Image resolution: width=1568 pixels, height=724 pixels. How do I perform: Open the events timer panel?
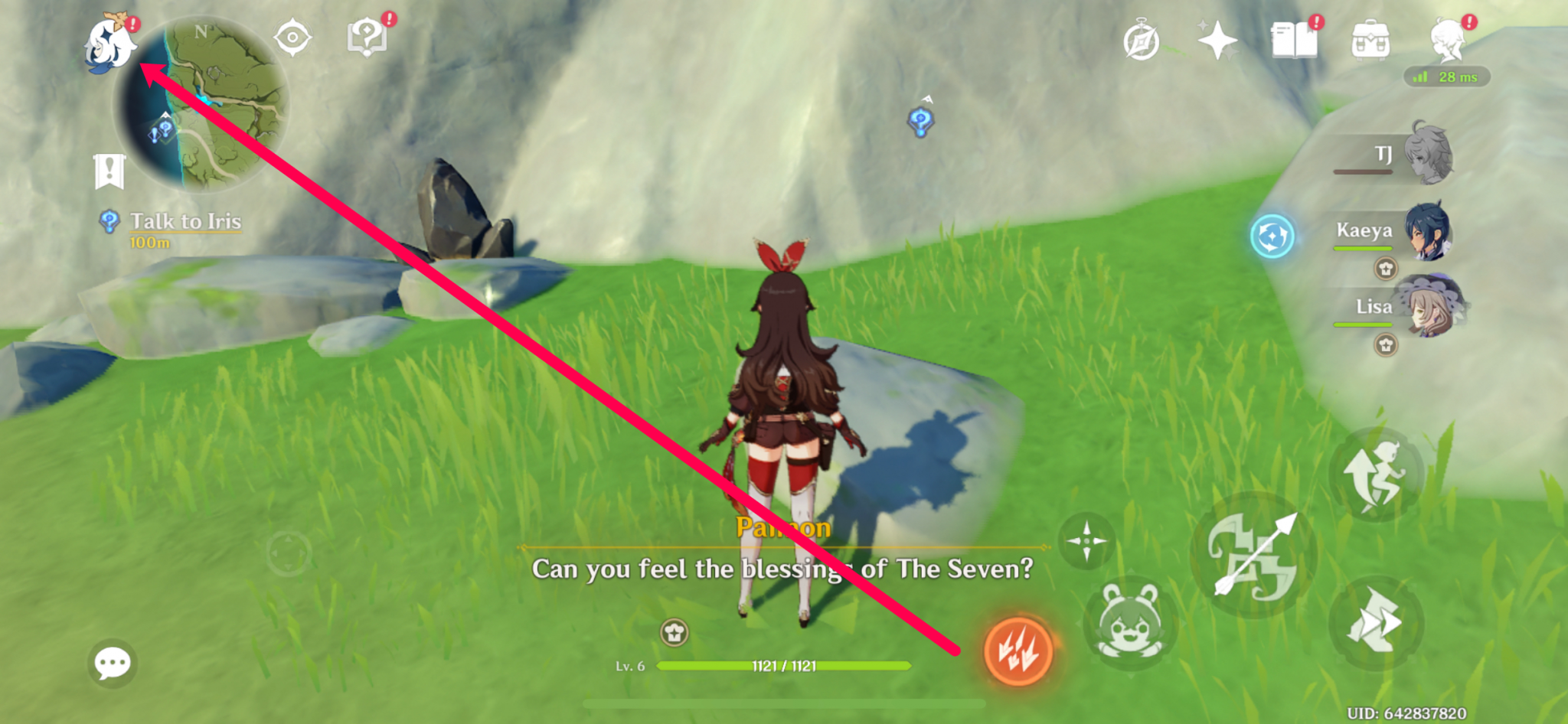pos(1140,40)
